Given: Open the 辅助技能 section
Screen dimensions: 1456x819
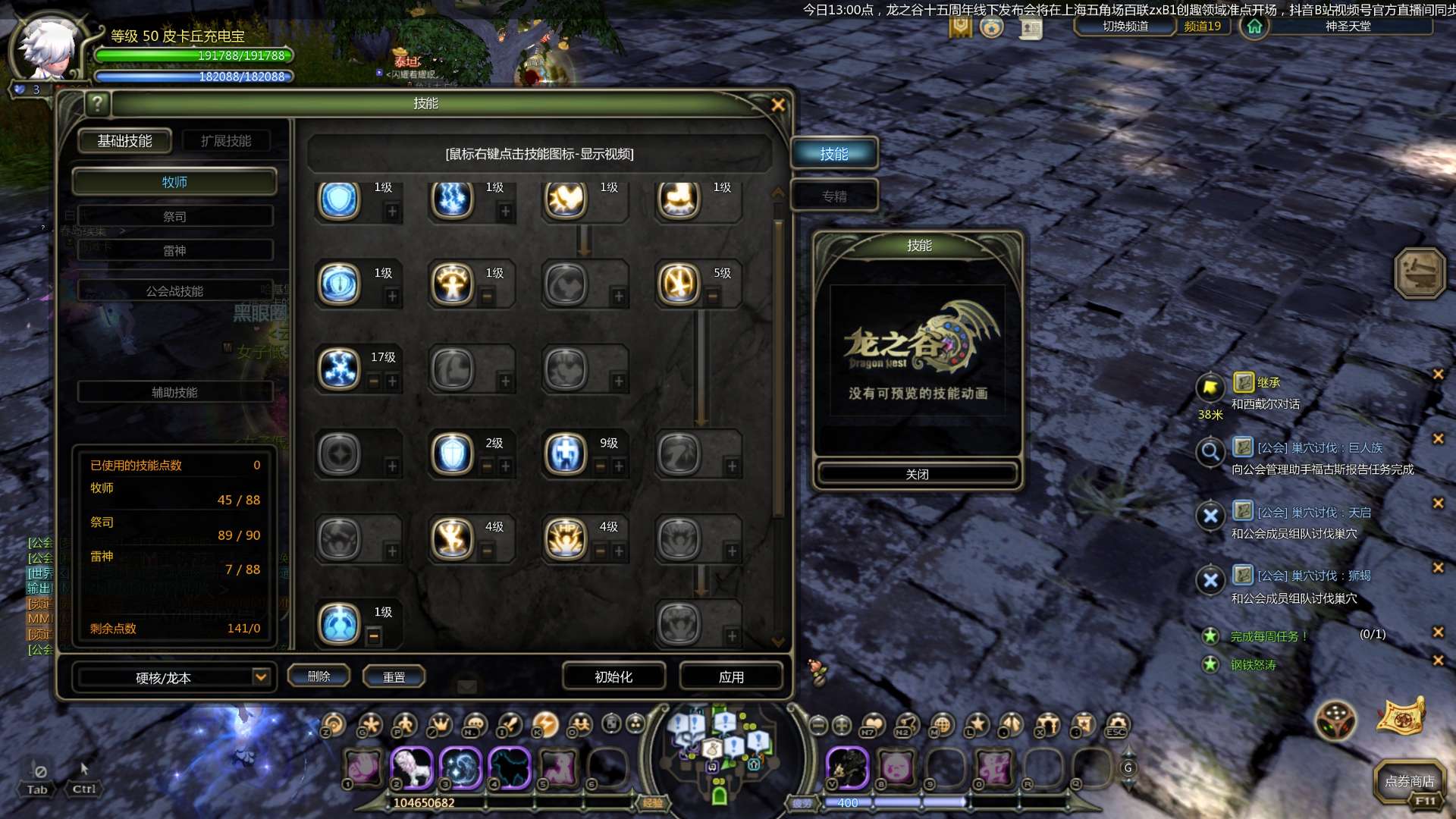Looking at the screenshot, I should click(174, 392).
